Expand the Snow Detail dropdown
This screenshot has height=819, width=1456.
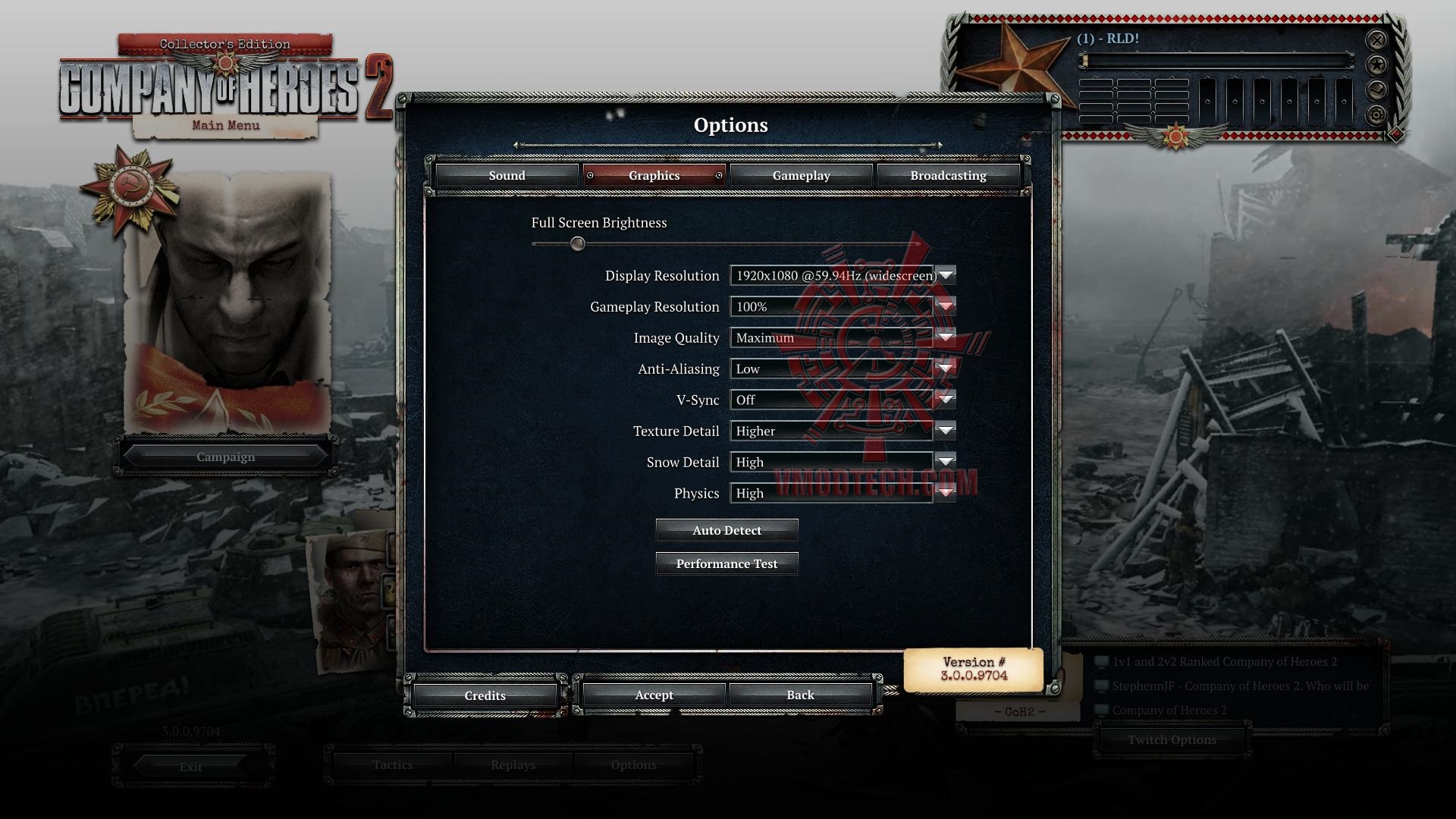(x=946, y=462)
